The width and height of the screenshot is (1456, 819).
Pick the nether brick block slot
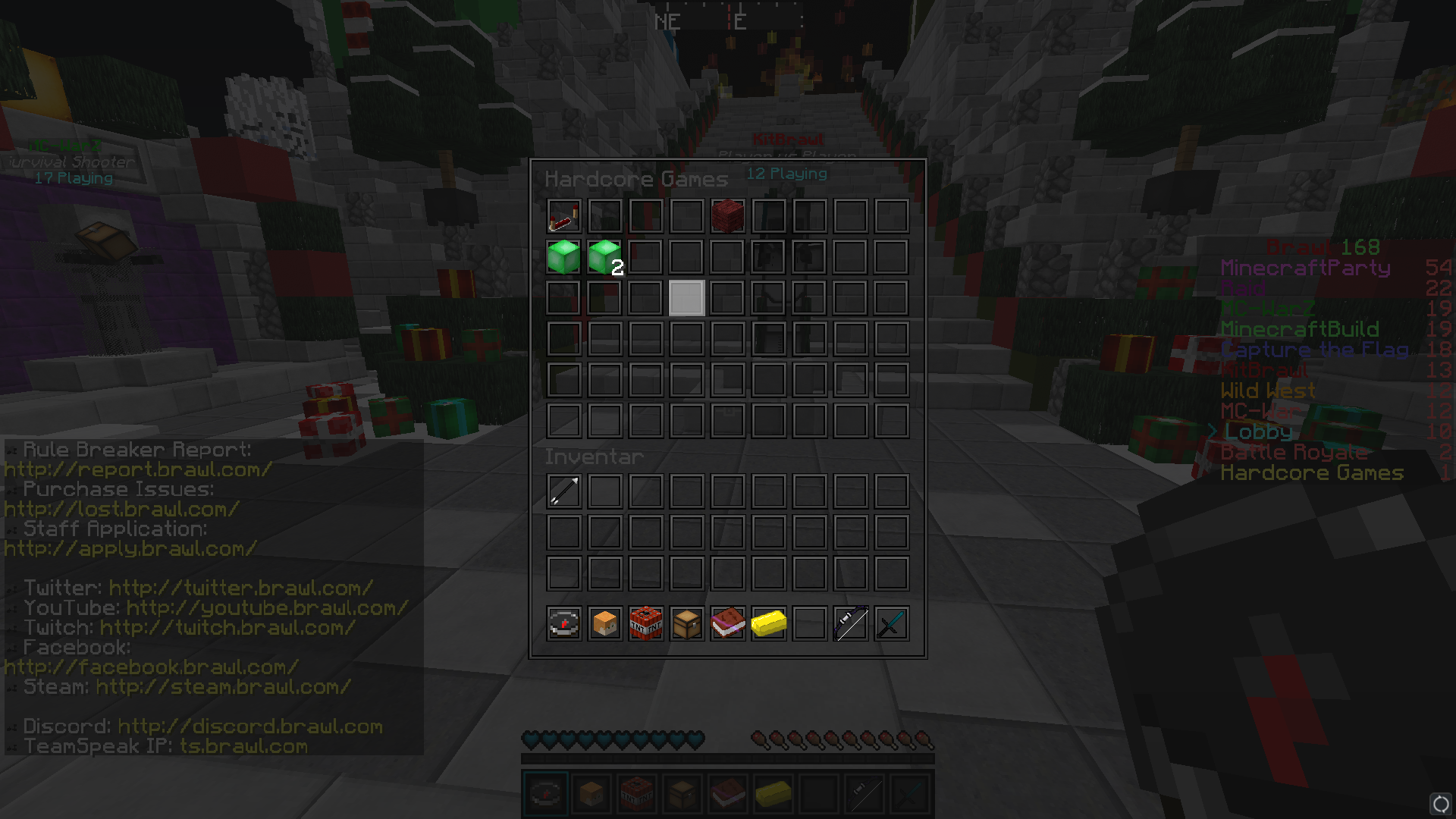[727, 216]
